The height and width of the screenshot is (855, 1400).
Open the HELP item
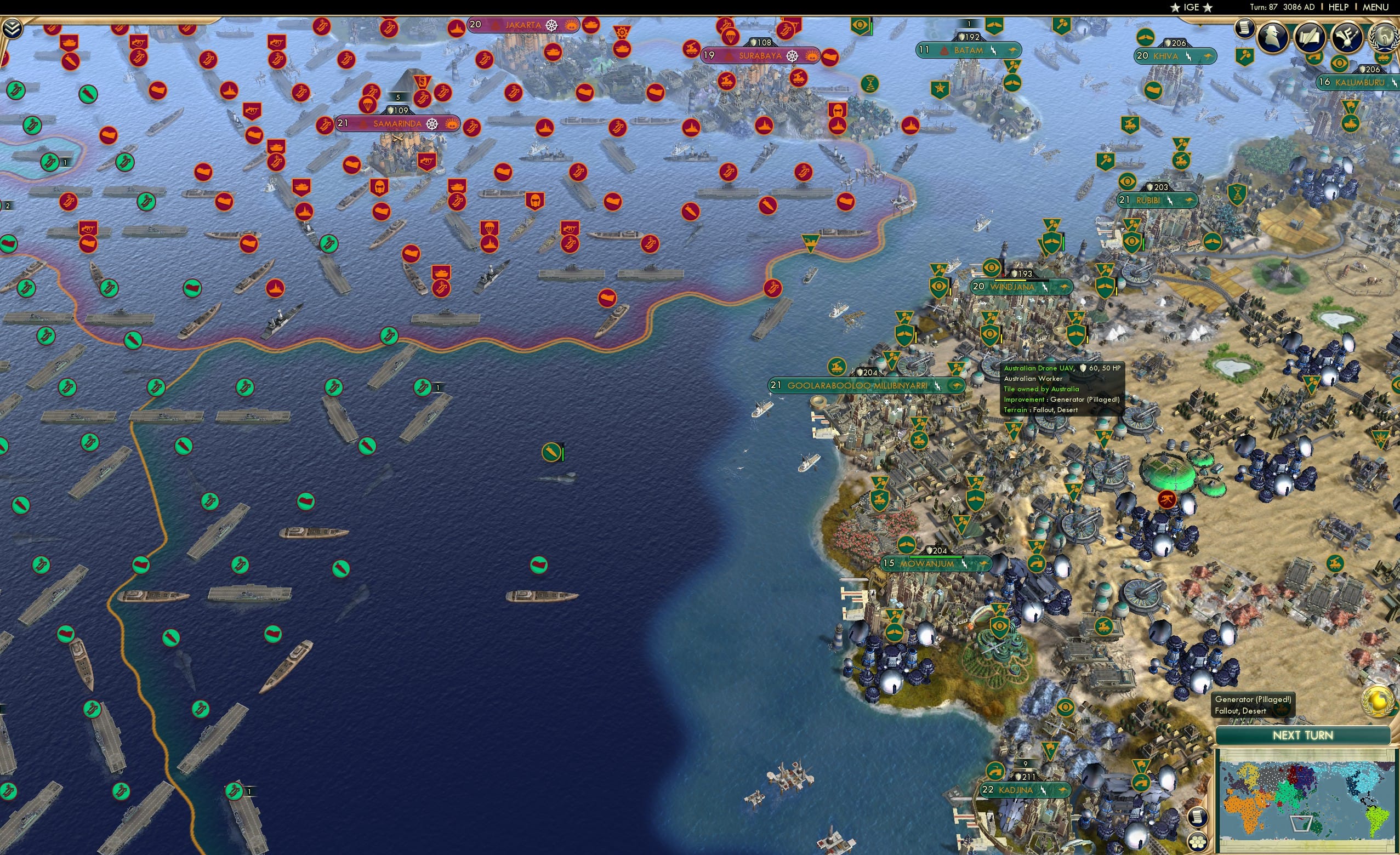coord(1339,7)
